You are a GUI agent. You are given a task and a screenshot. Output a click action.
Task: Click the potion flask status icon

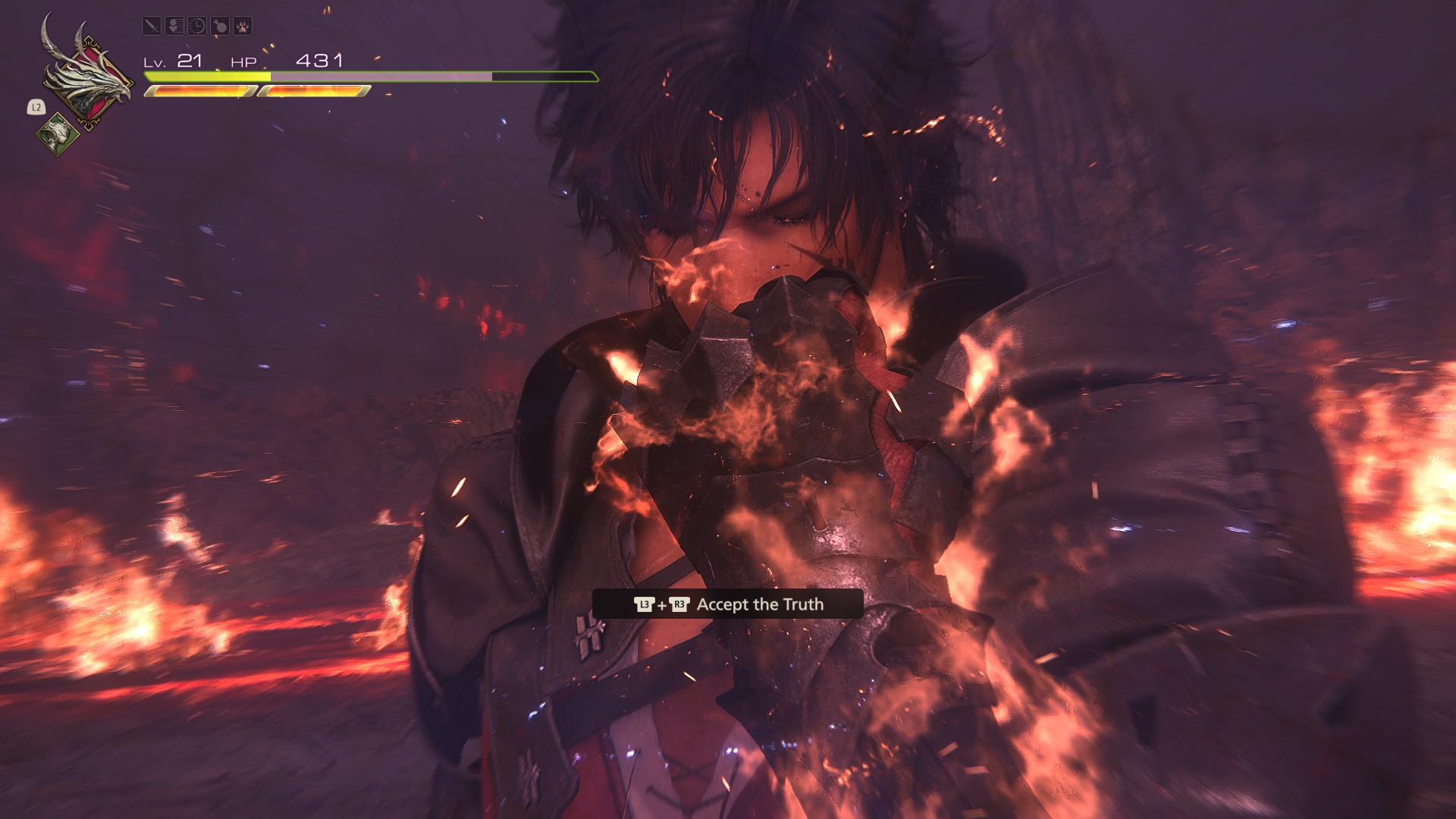(x=220, y=27)
